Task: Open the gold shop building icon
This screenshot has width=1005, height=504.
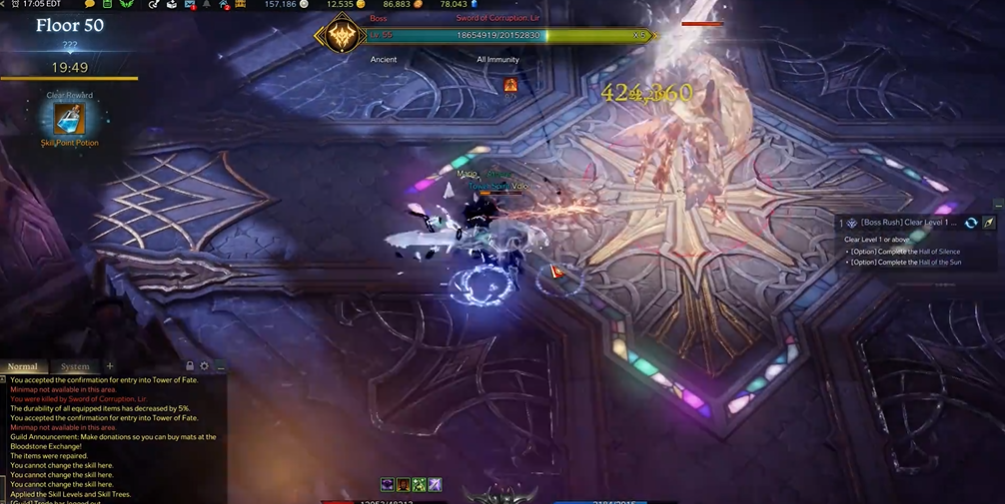Action: [x=240, y=5]
